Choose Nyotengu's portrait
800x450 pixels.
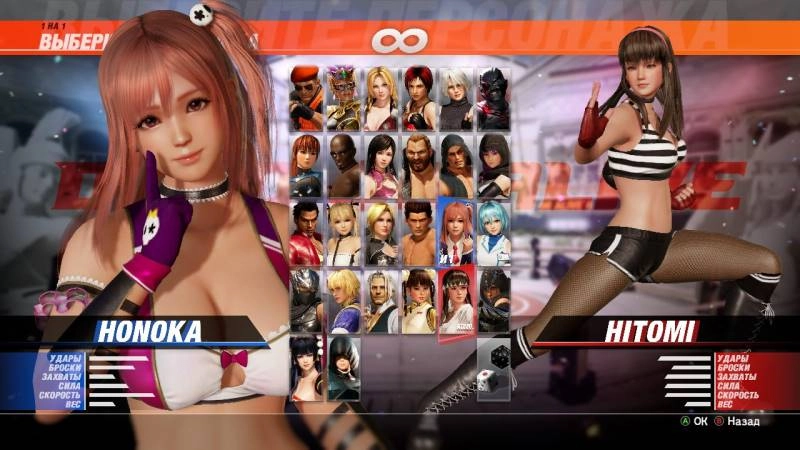tap(308, 366)
